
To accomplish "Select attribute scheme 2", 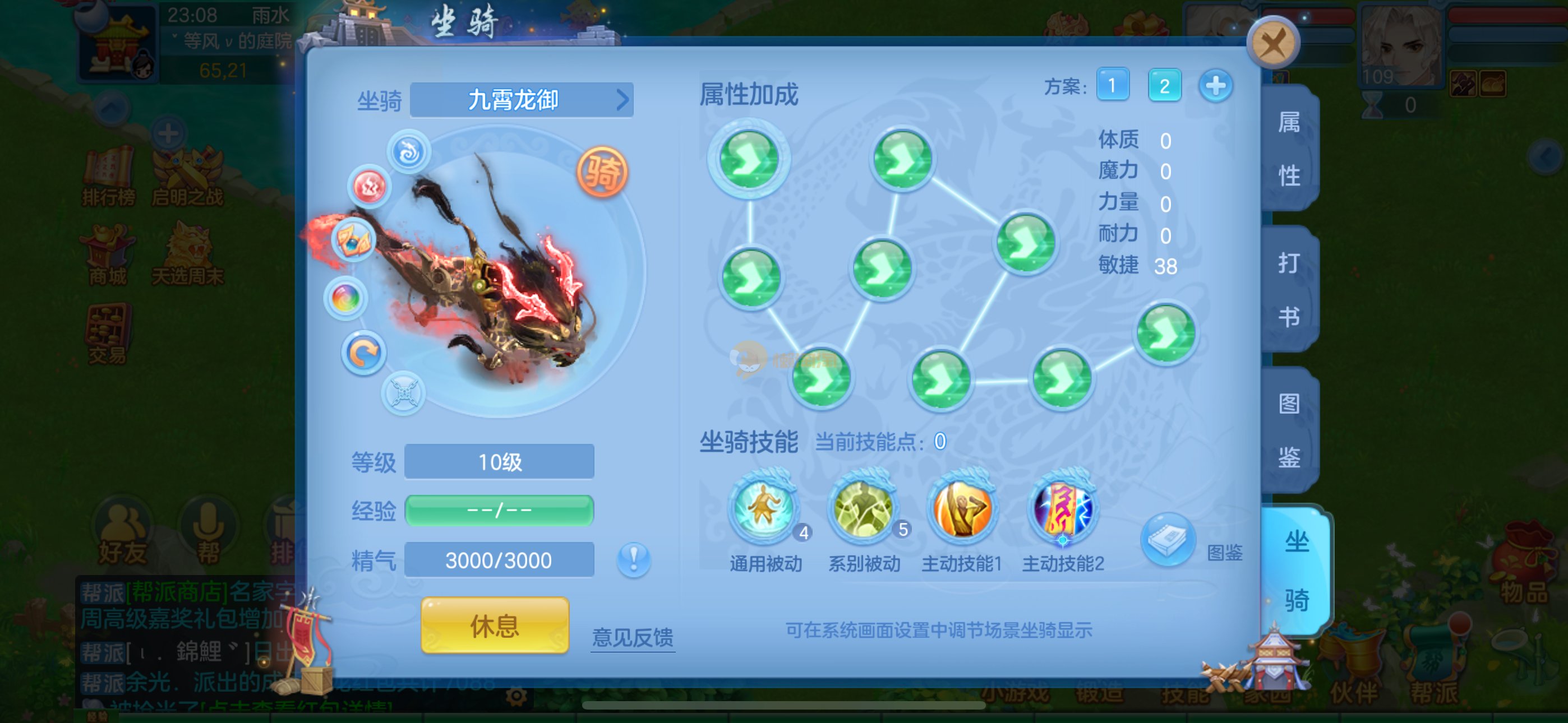I will point(1164,85).
